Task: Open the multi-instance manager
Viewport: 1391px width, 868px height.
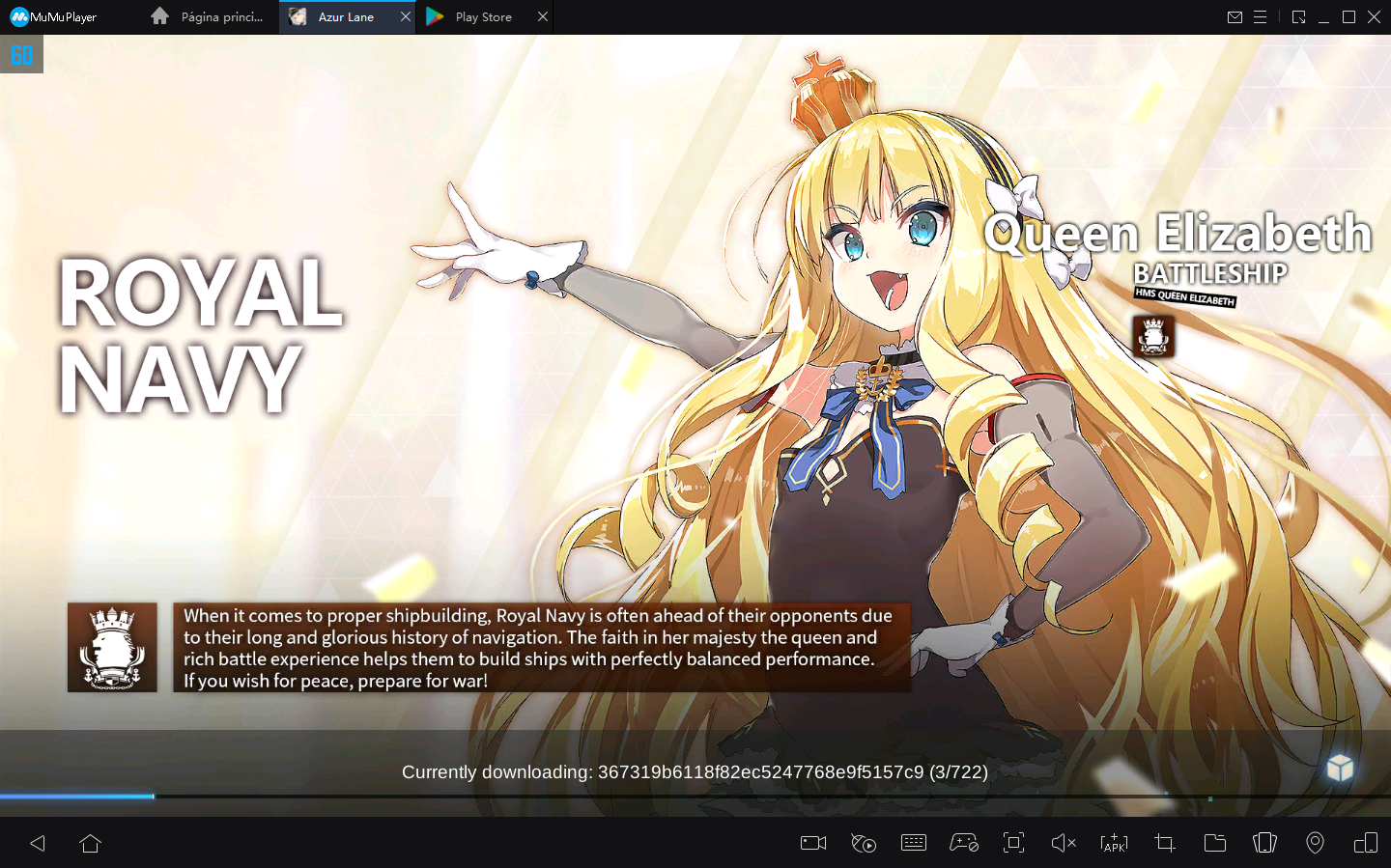Action: point(1365,843)
